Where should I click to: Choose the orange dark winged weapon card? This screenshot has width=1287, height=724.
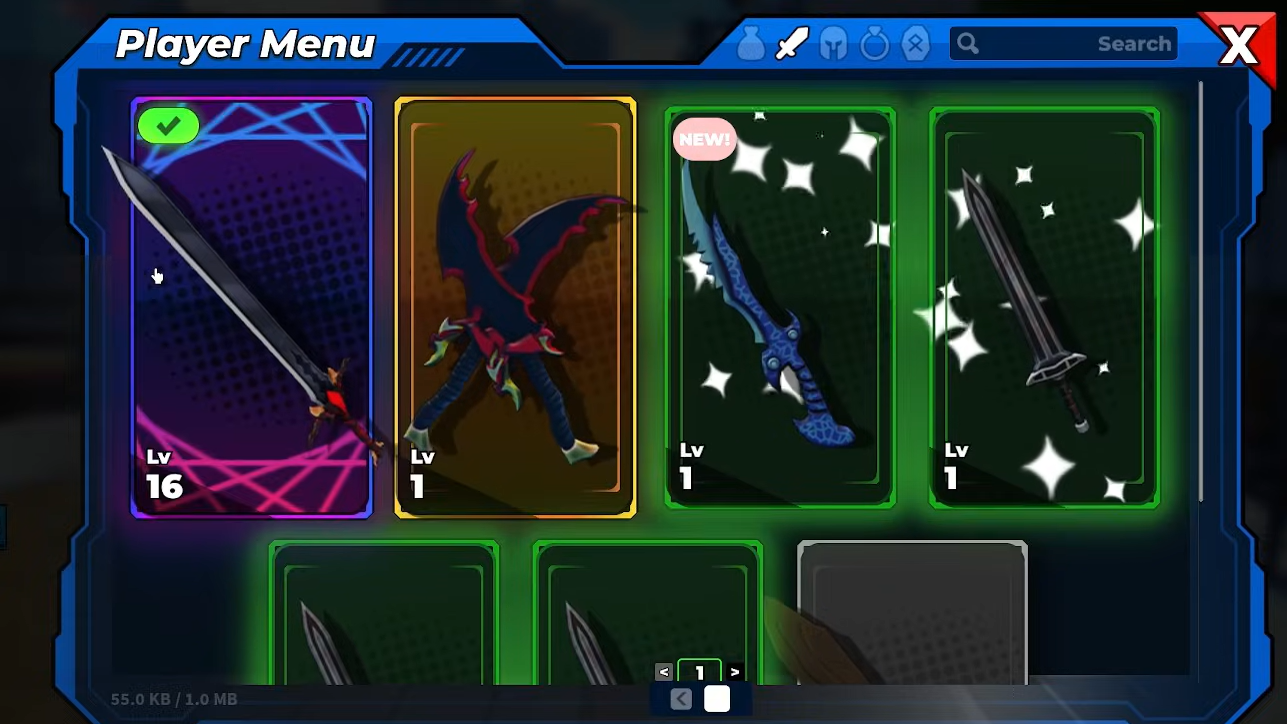coord(515,307)
